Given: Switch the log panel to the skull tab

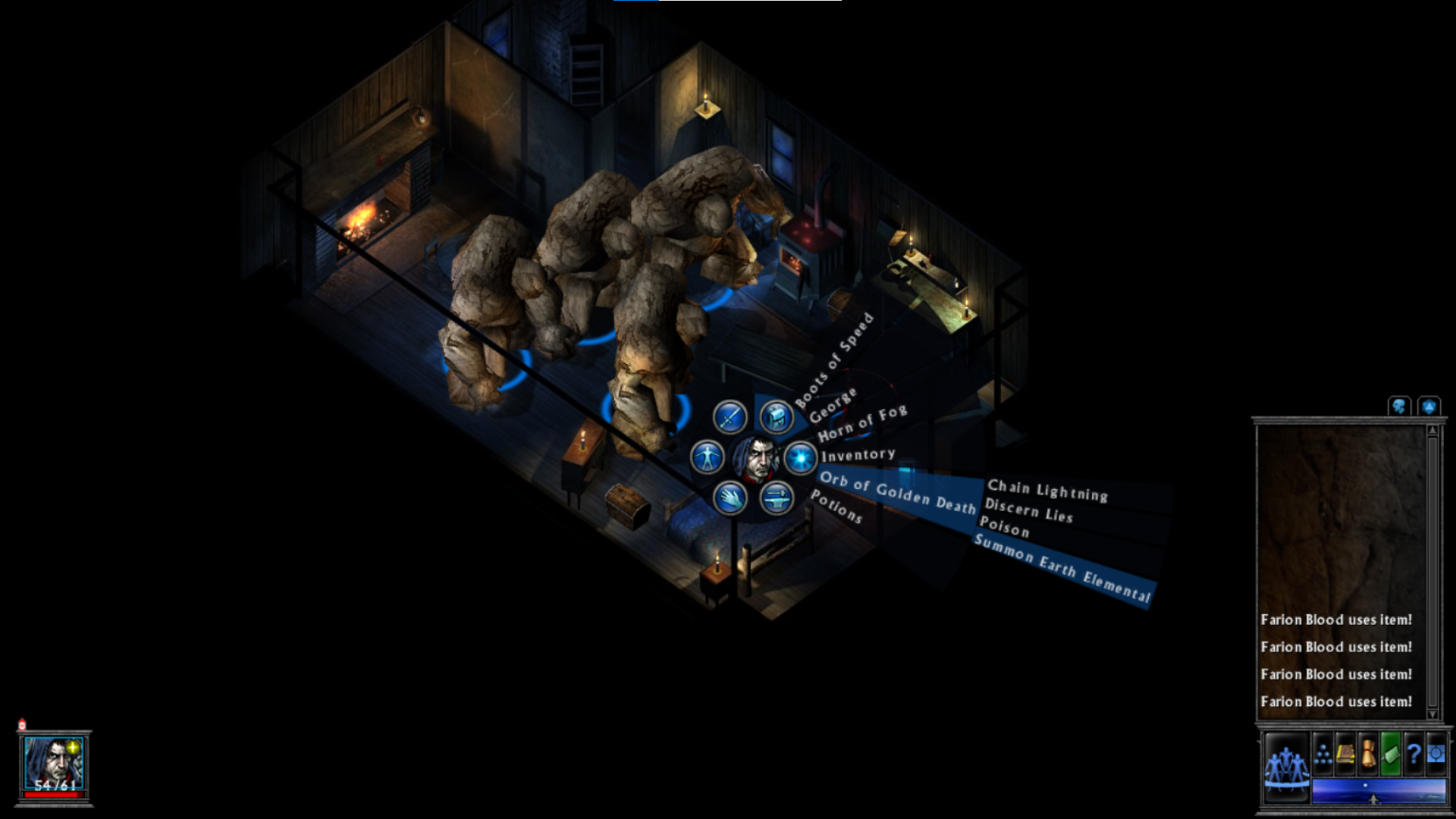Looking at the screenshot, I should coord(1398,406).
